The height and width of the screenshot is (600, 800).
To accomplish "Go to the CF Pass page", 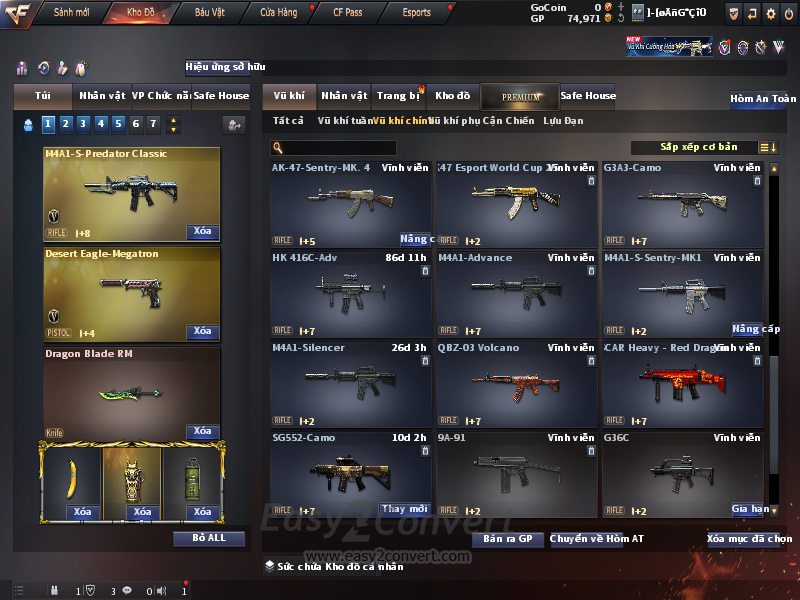I will (x=347, y=13).
